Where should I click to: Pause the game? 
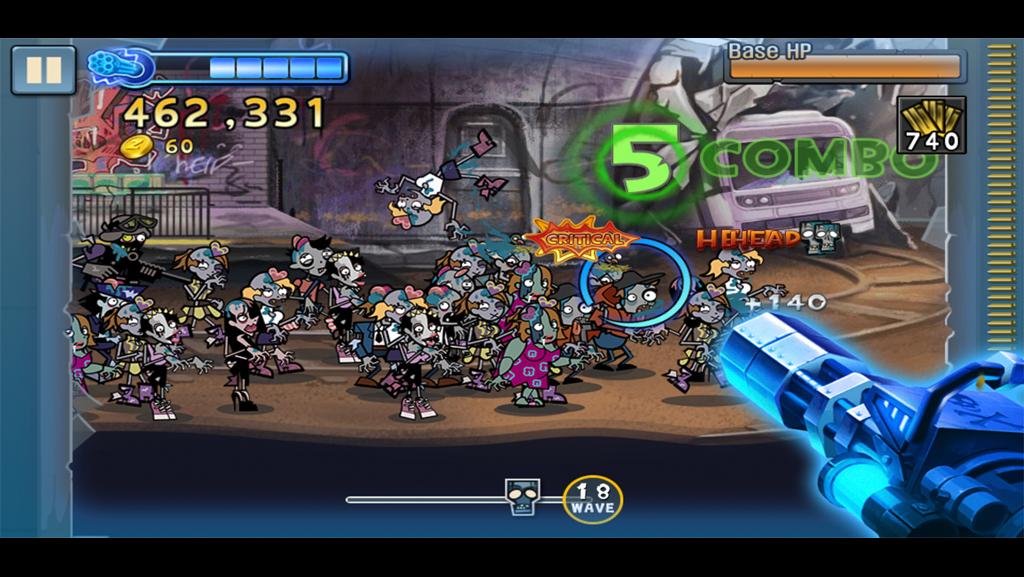pos(43,70)
